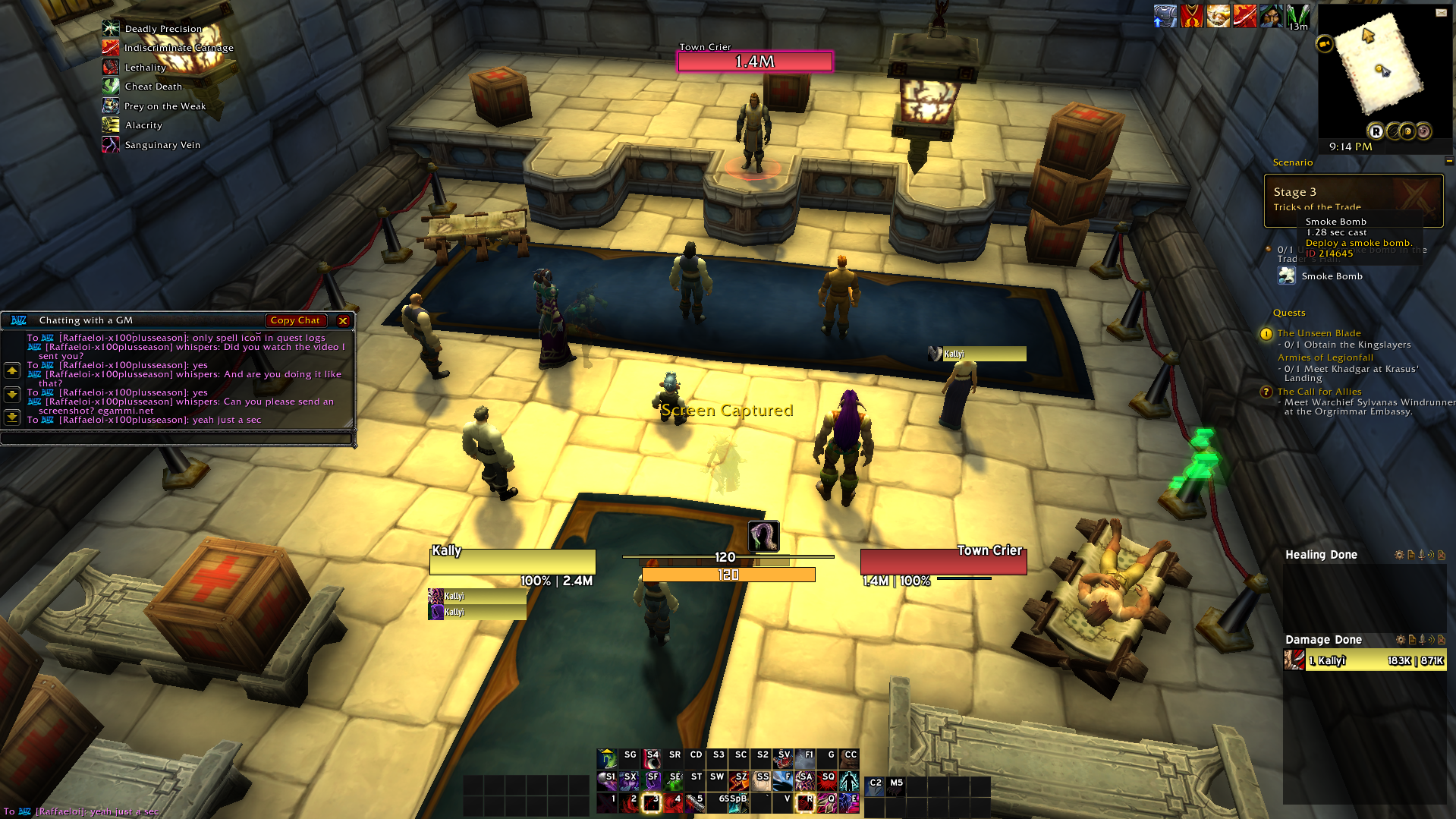Type in the GM chat input box
The width and height of the screenshot is (1456, 819).
pyautogui.click(x=178, y=438)
